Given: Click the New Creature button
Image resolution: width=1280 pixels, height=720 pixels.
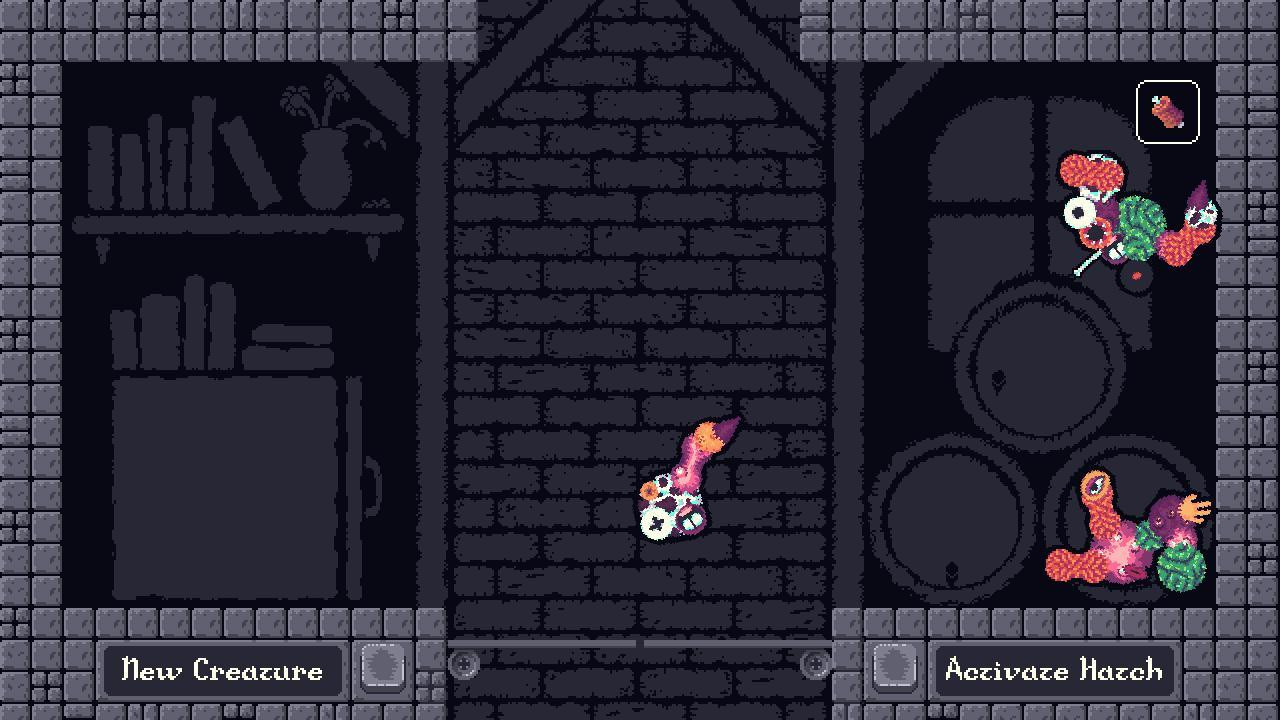Looking at the screenshot, I should click(x=224, y=671).
